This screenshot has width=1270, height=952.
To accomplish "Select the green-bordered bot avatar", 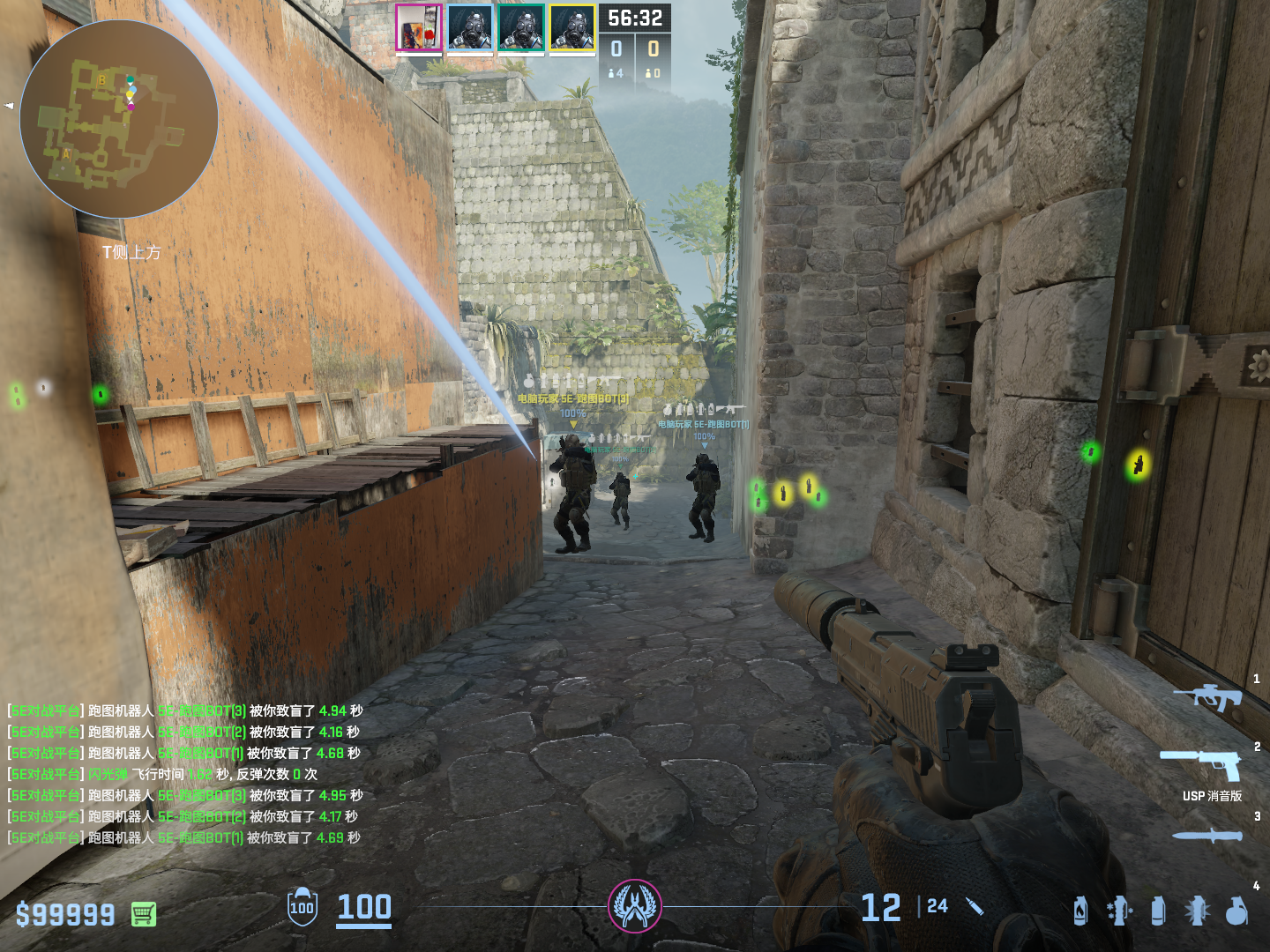I will pos(520,27).
